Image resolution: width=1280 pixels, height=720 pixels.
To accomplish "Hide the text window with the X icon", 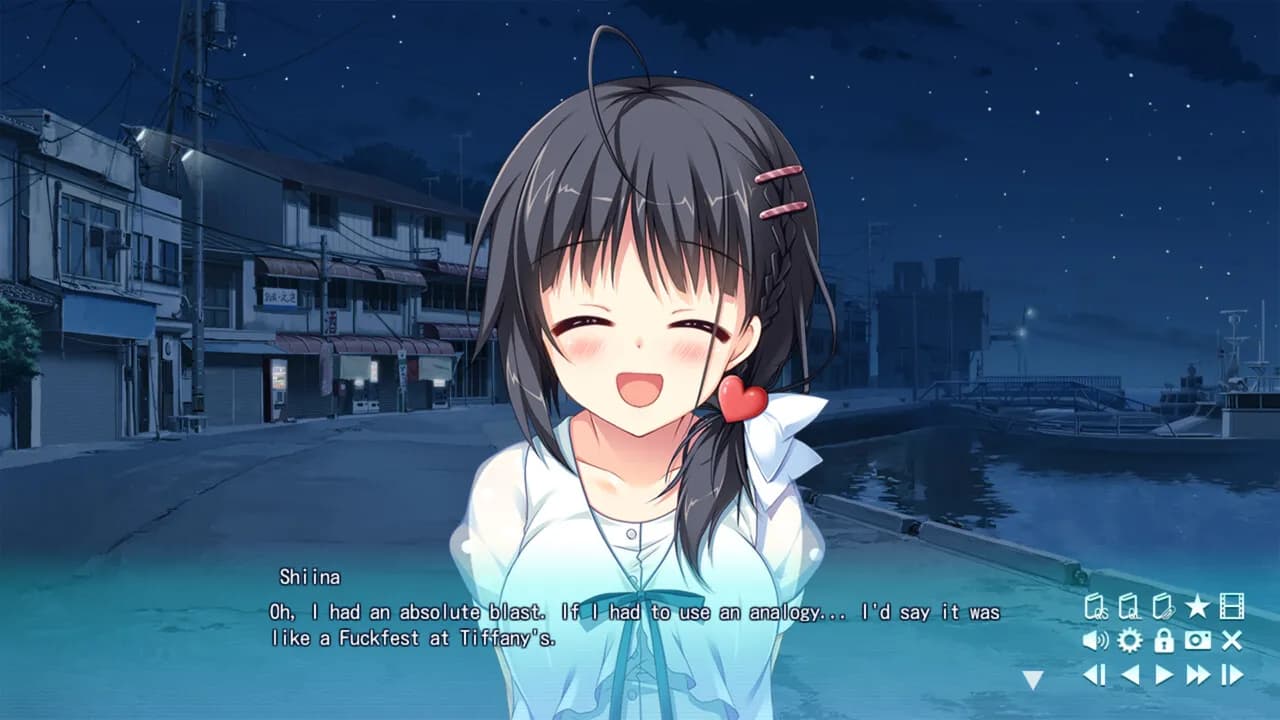I will click(1230, 640).
